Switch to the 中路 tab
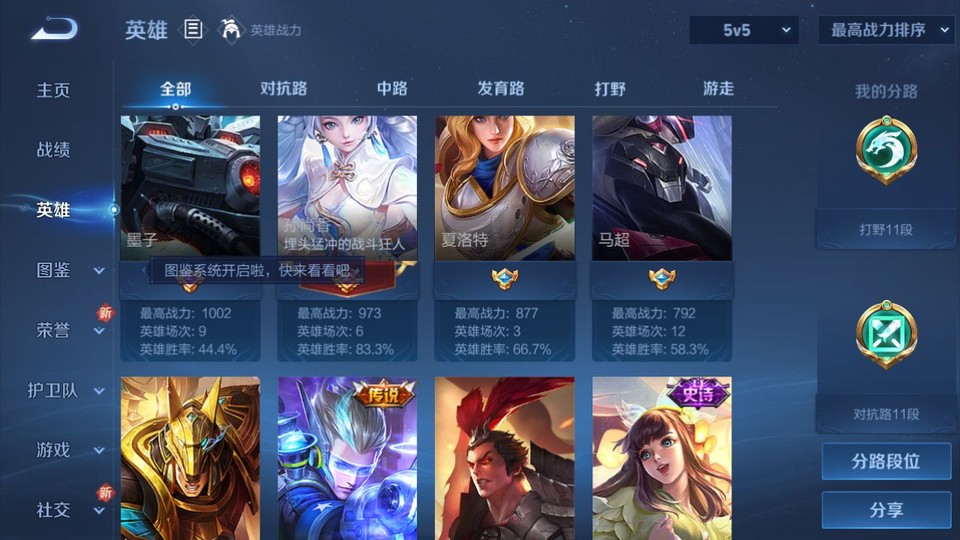Viewport: 960px width, 540px height. [392, 88]
